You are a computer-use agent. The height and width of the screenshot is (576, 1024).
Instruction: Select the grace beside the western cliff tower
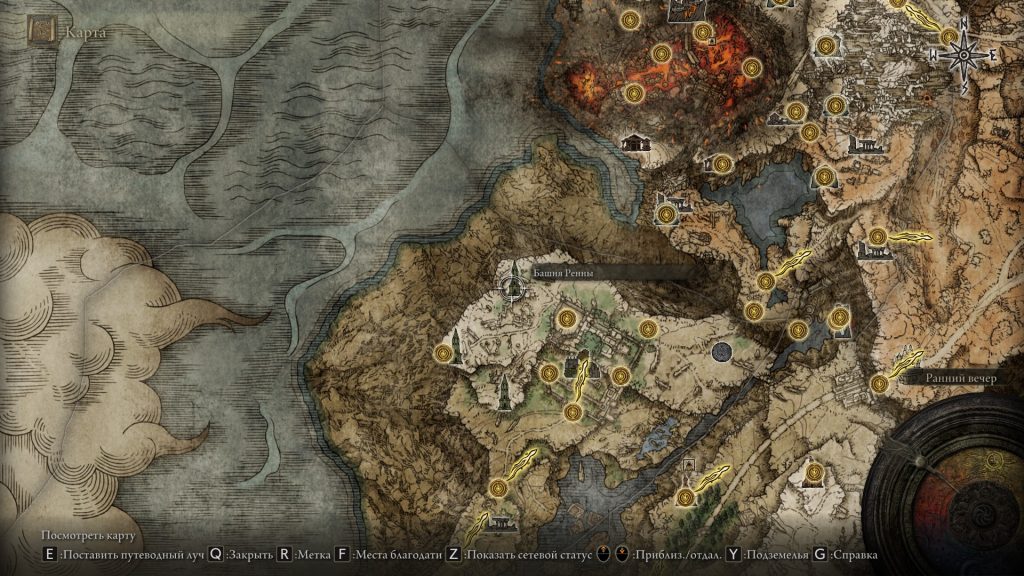(444, 352)
